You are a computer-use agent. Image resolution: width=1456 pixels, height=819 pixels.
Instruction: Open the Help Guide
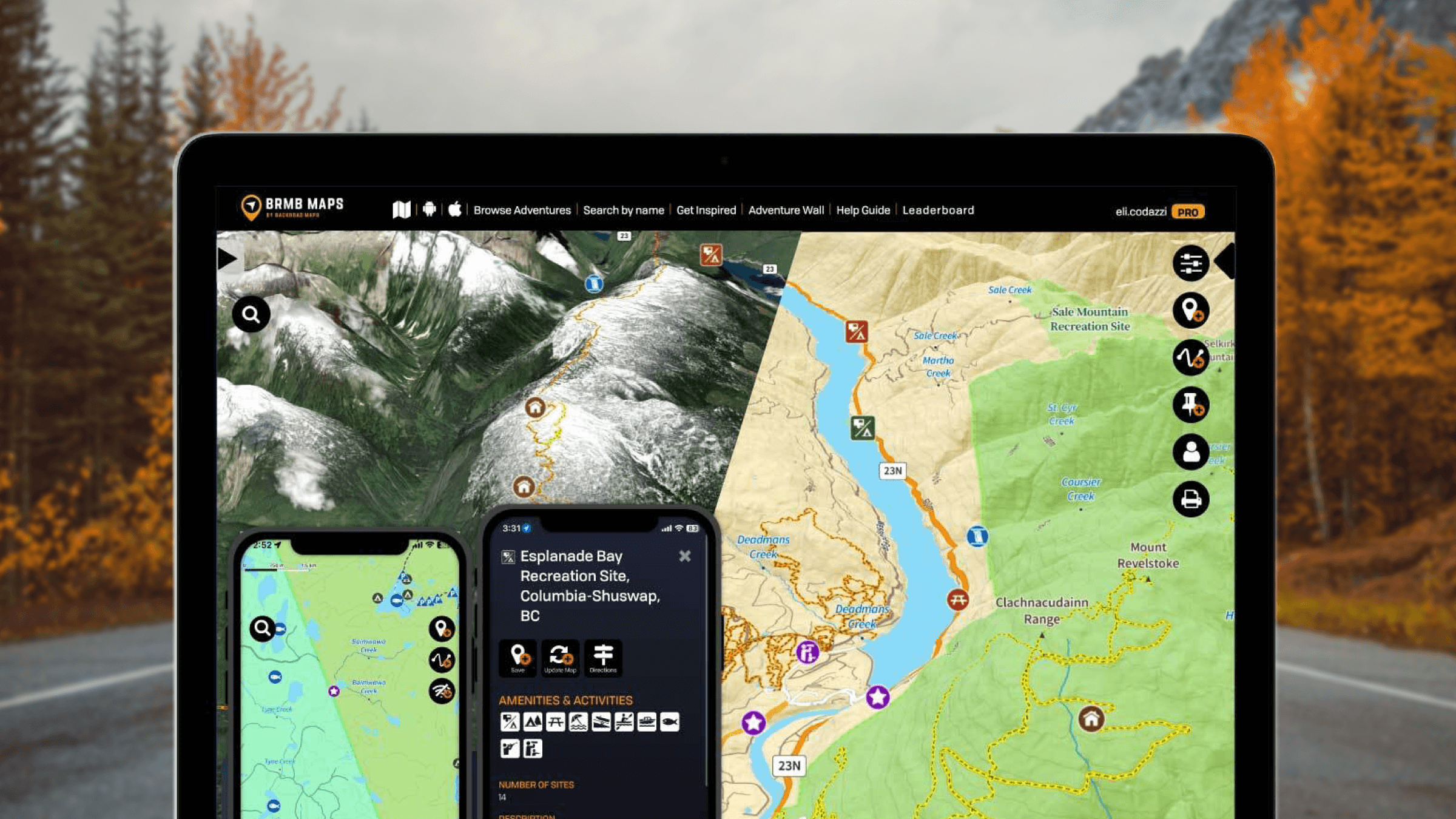tap(863, 210)
